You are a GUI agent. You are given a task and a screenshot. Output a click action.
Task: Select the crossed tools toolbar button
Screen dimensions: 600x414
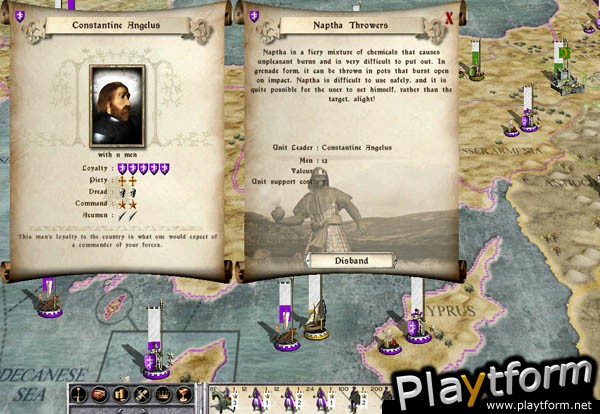point(141,394)
